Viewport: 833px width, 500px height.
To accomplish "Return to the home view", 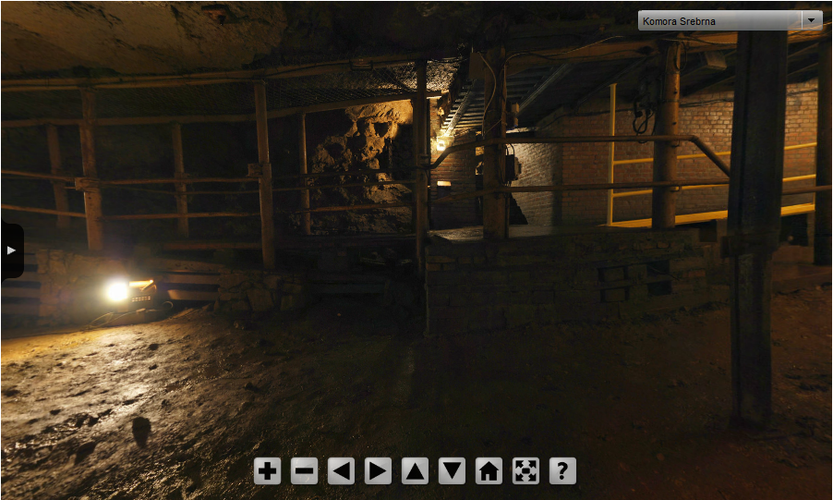I will (x=489, y=471).
